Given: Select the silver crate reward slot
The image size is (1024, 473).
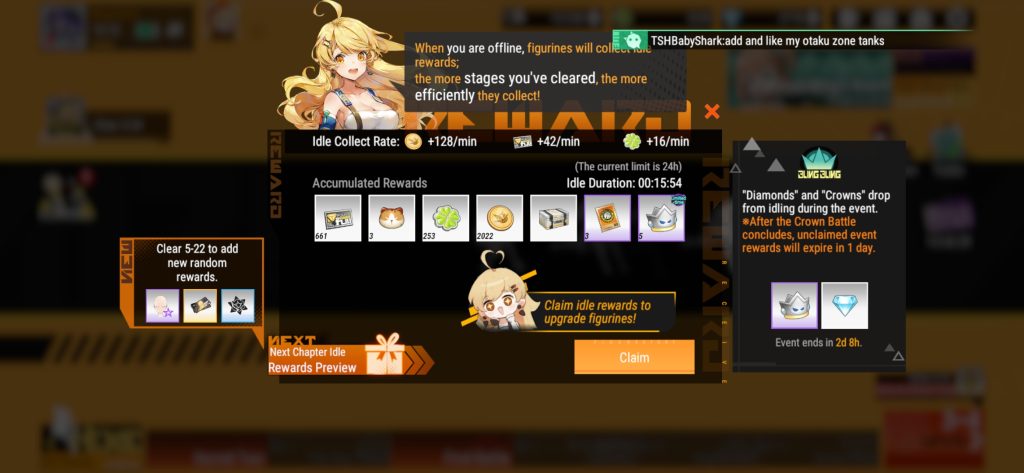Looking at the screenshot, I should point(553,218).
